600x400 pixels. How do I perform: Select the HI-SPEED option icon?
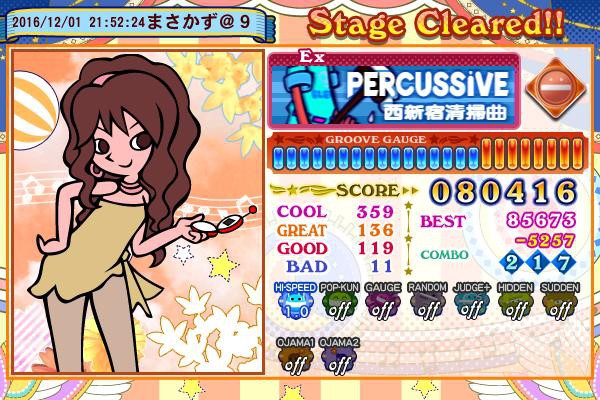pyautogui.click(x=294, y=303)
